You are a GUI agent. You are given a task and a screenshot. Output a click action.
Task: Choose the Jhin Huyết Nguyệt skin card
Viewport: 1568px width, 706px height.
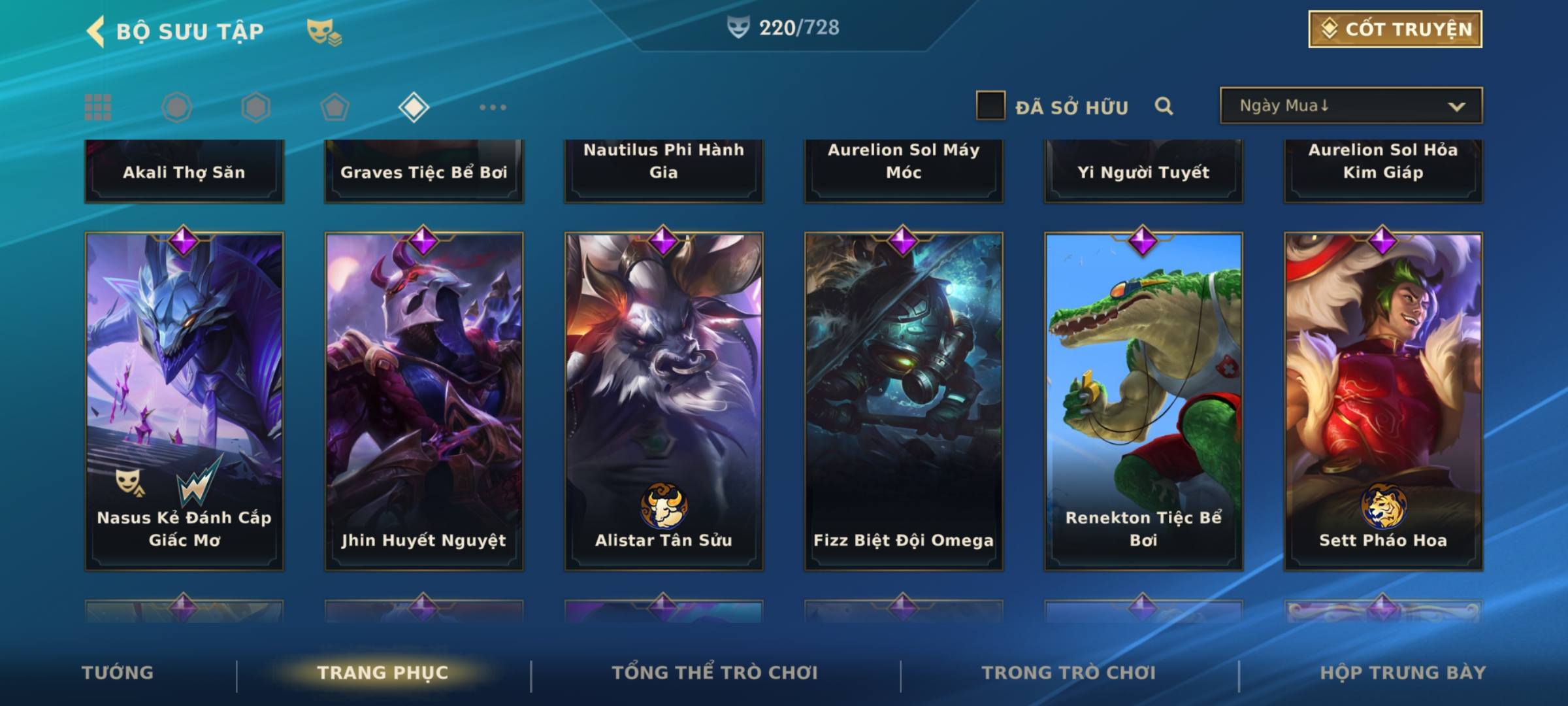click(x=424, y=401)
